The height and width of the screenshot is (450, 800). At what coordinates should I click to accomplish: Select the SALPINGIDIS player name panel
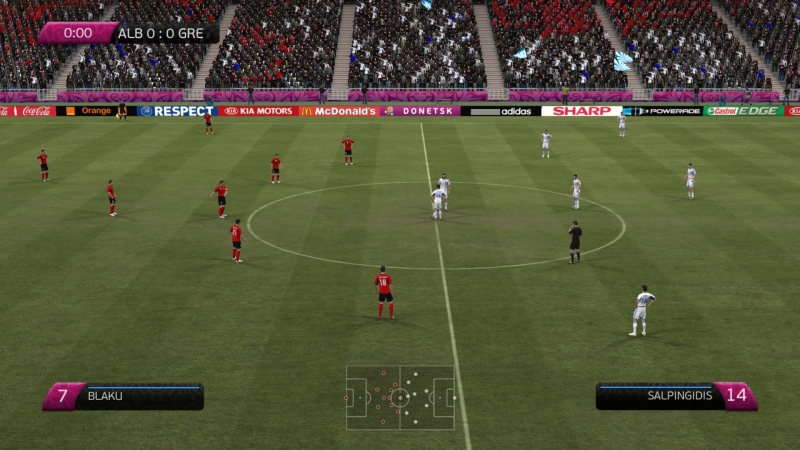tap(675, 396)
